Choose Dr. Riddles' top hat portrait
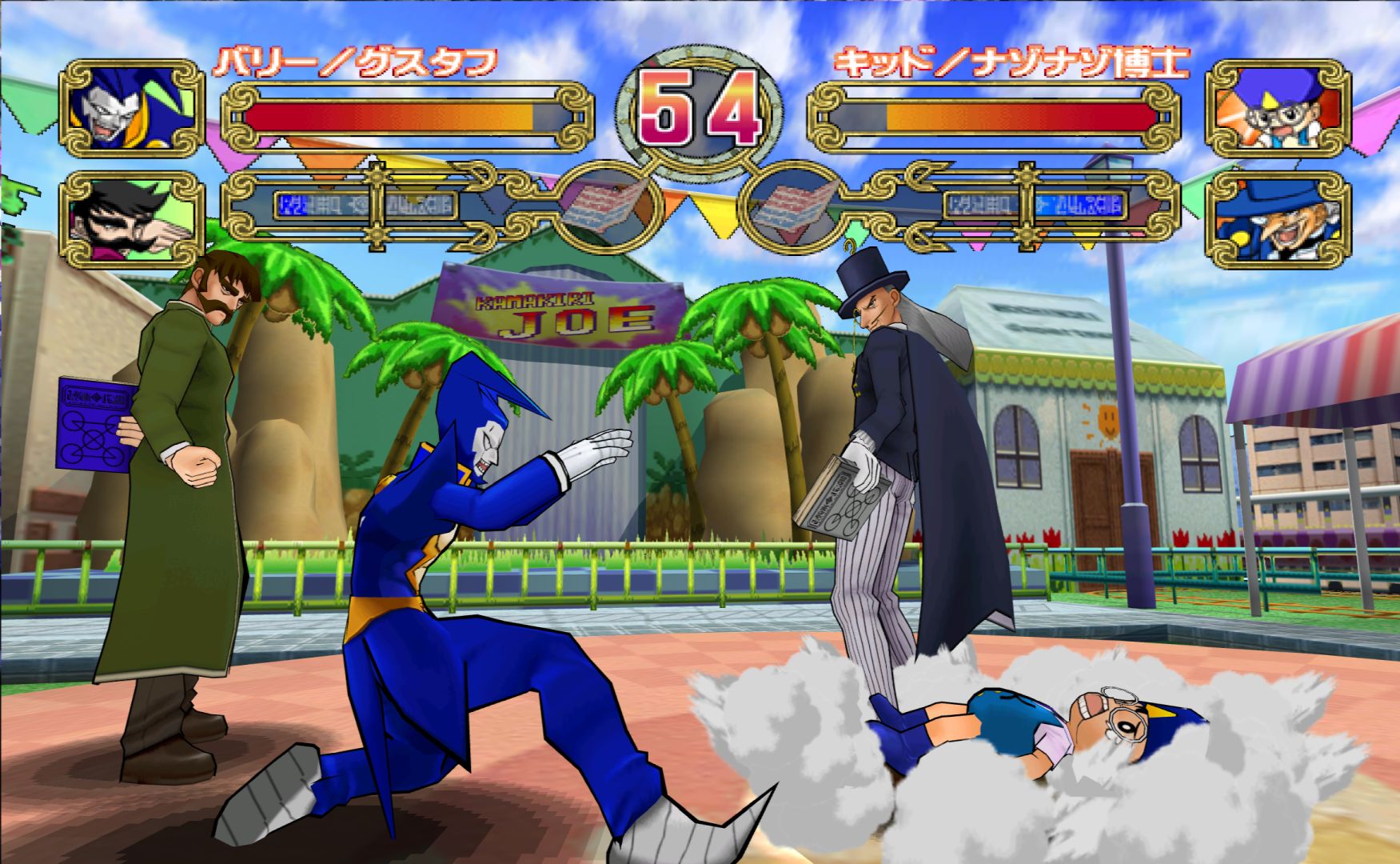1400x864 pixels. pyautogui.click(x=1278, y=219)
